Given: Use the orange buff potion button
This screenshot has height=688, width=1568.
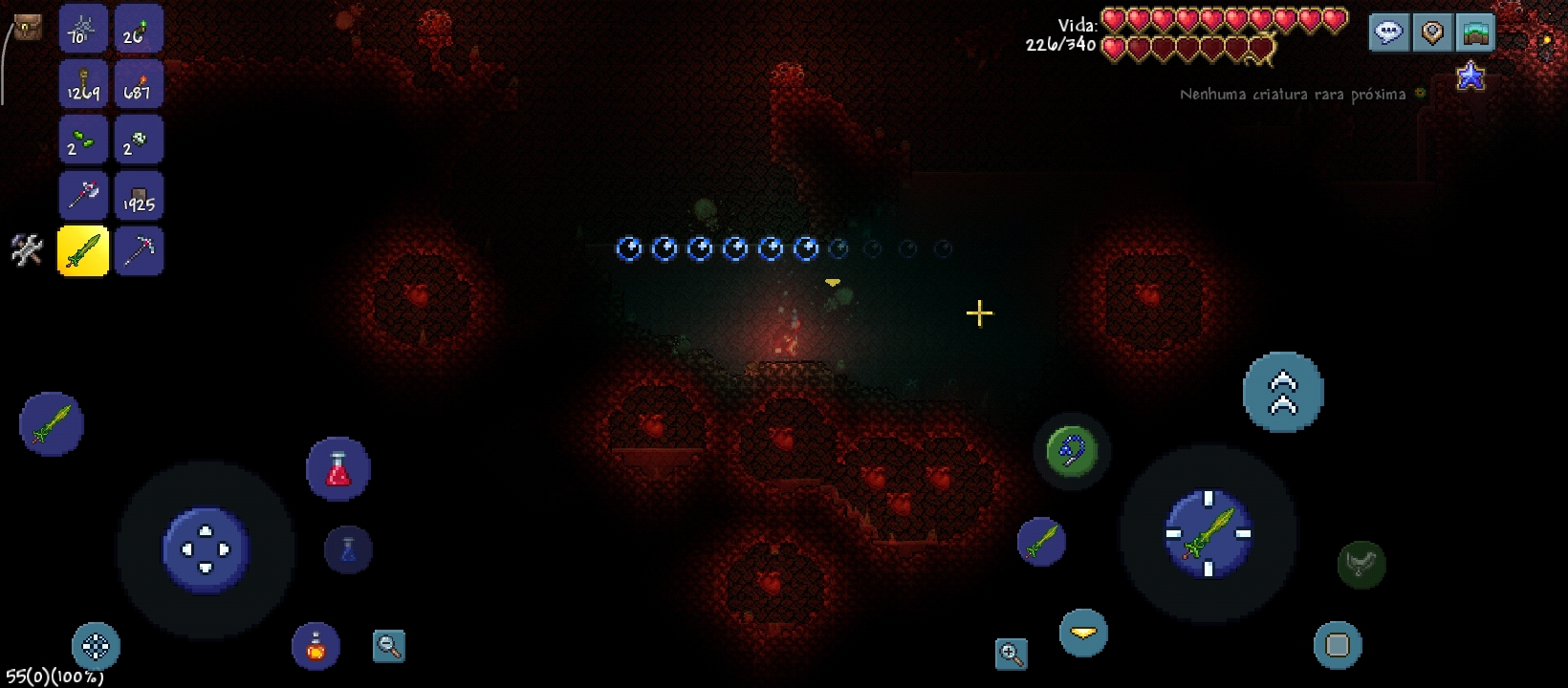Looking at the screenshot, I should pyautogui.click(x=316, y=647).
